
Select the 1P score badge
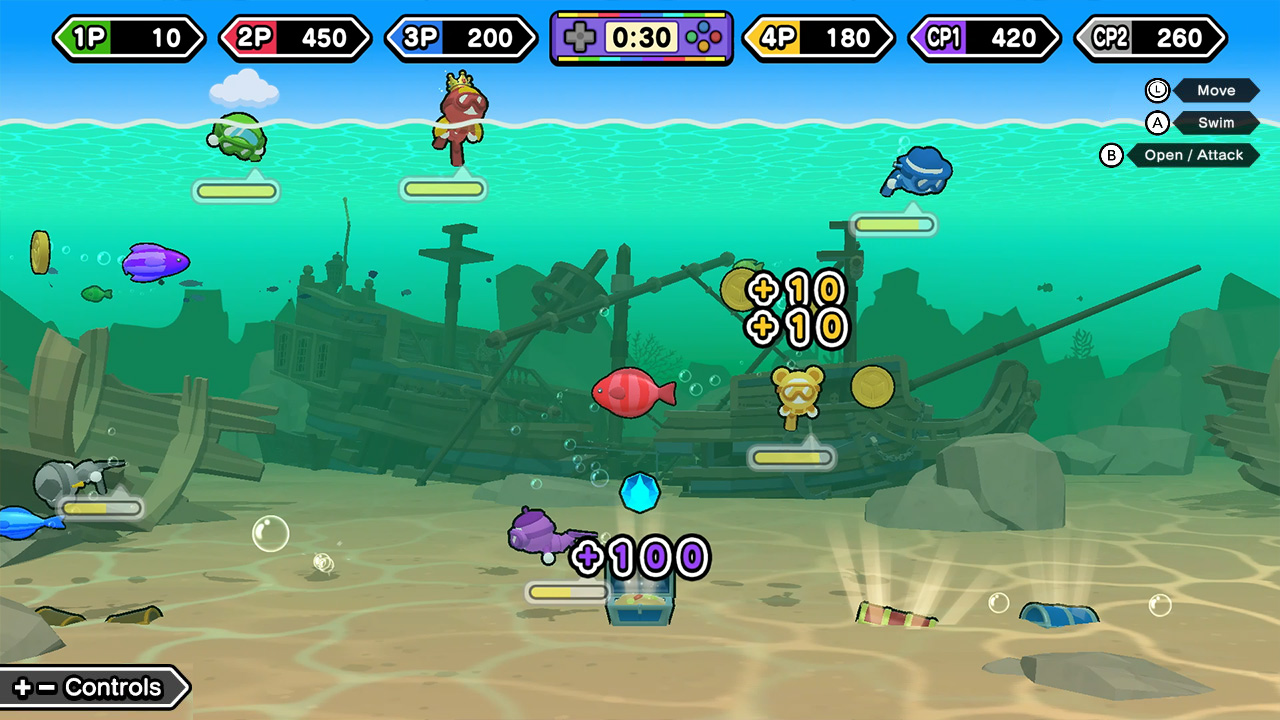[128, 38]
